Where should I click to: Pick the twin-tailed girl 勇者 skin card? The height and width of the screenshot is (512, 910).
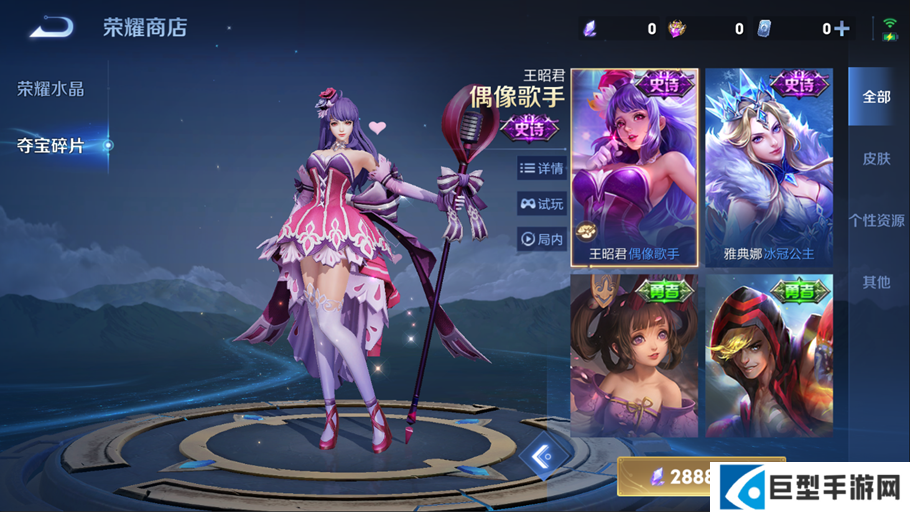coord(634,356)
